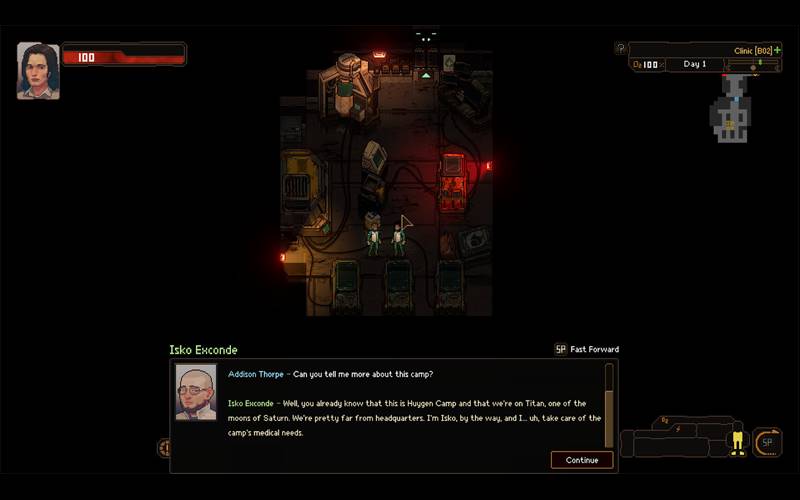Continue the dialogue with Isko Exconde
Image resolution: width=800 pixels, height=500 pixels.
[581, 460]
